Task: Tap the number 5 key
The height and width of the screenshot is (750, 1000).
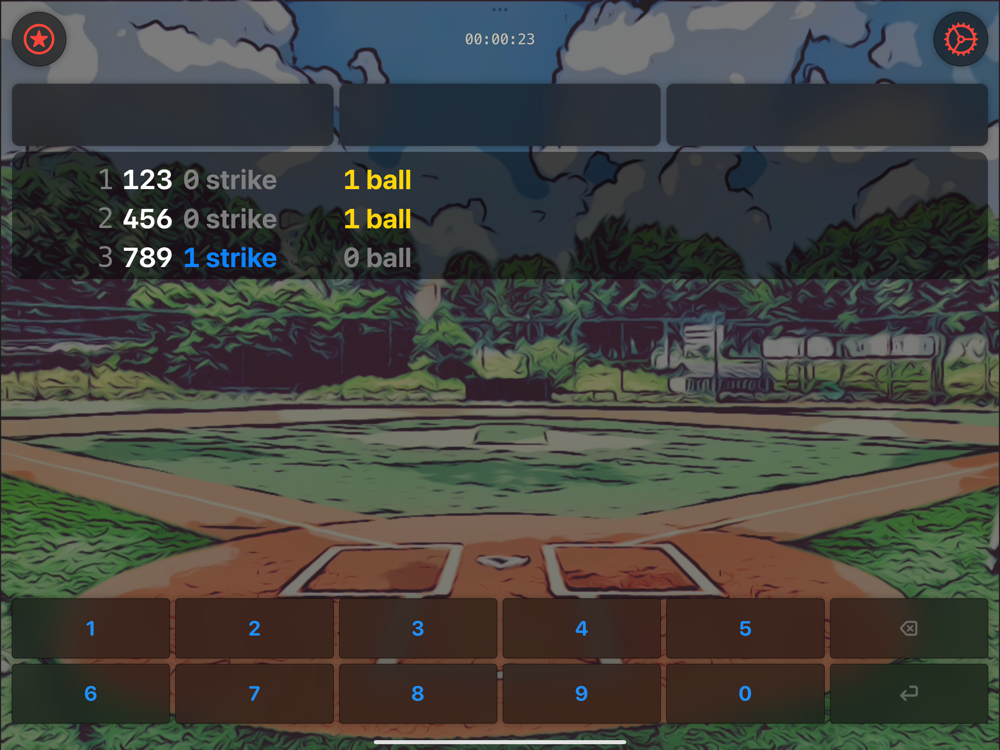Action: click(x=745, y=629)
